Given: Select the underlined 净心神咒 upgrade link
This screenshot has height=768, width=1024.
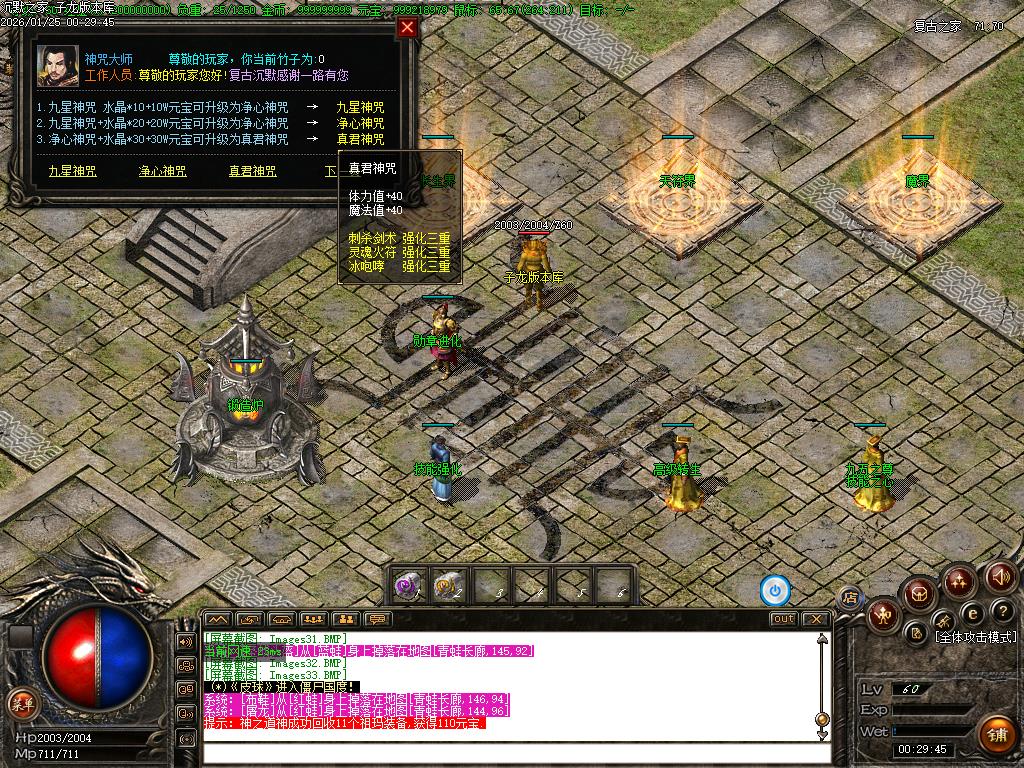Looking at the screenshot, I should click(163, 171).
